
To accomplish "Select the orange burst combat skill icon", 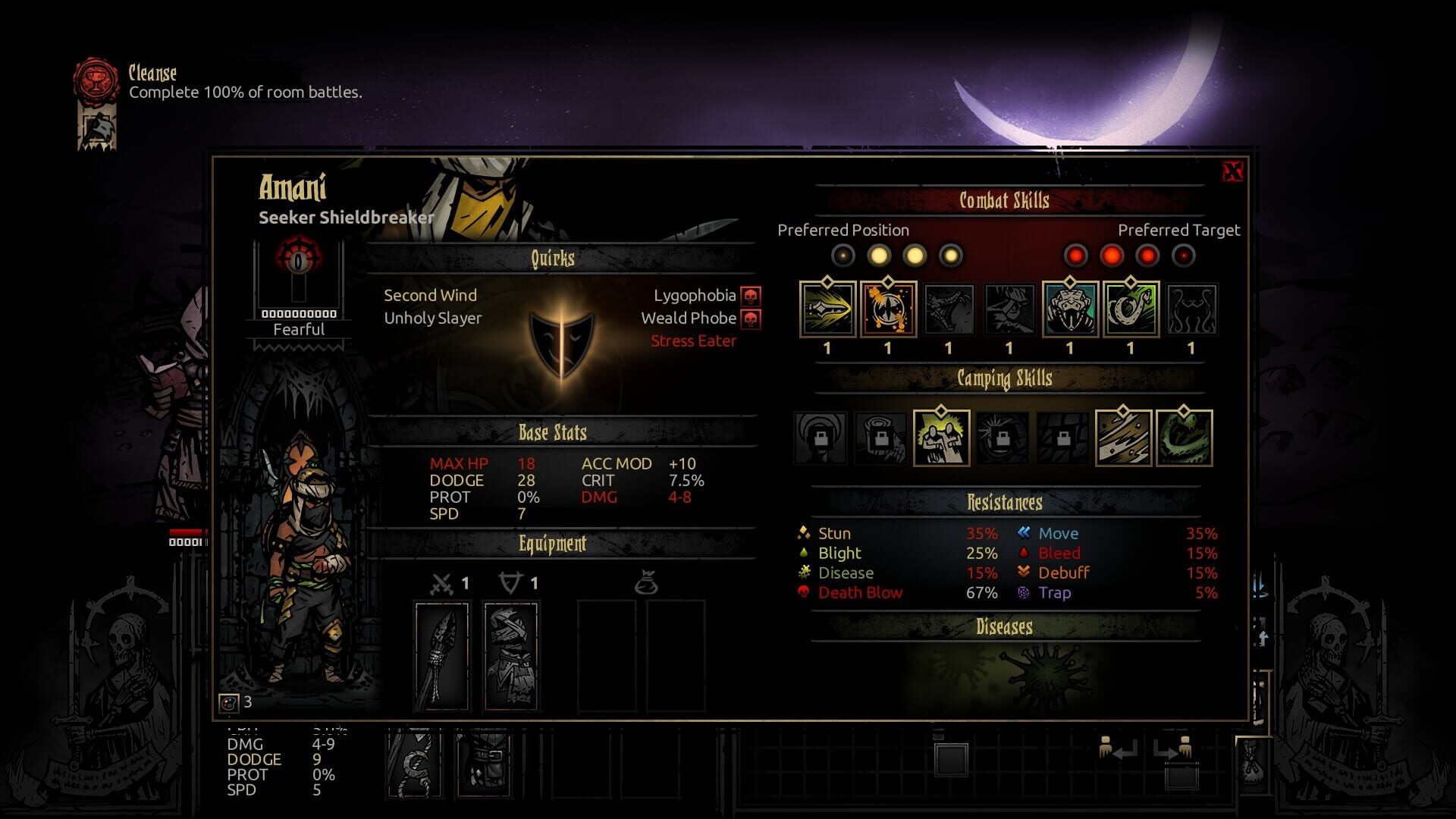I will 889,309.
